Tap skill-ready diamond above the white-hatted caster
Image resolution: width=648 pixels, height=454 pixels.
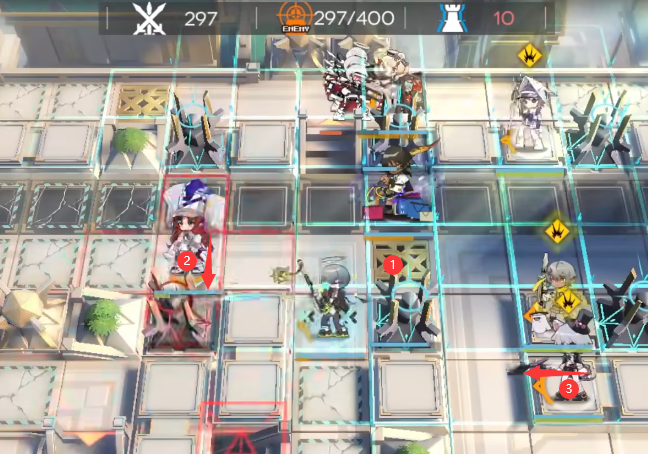[528, 53]
